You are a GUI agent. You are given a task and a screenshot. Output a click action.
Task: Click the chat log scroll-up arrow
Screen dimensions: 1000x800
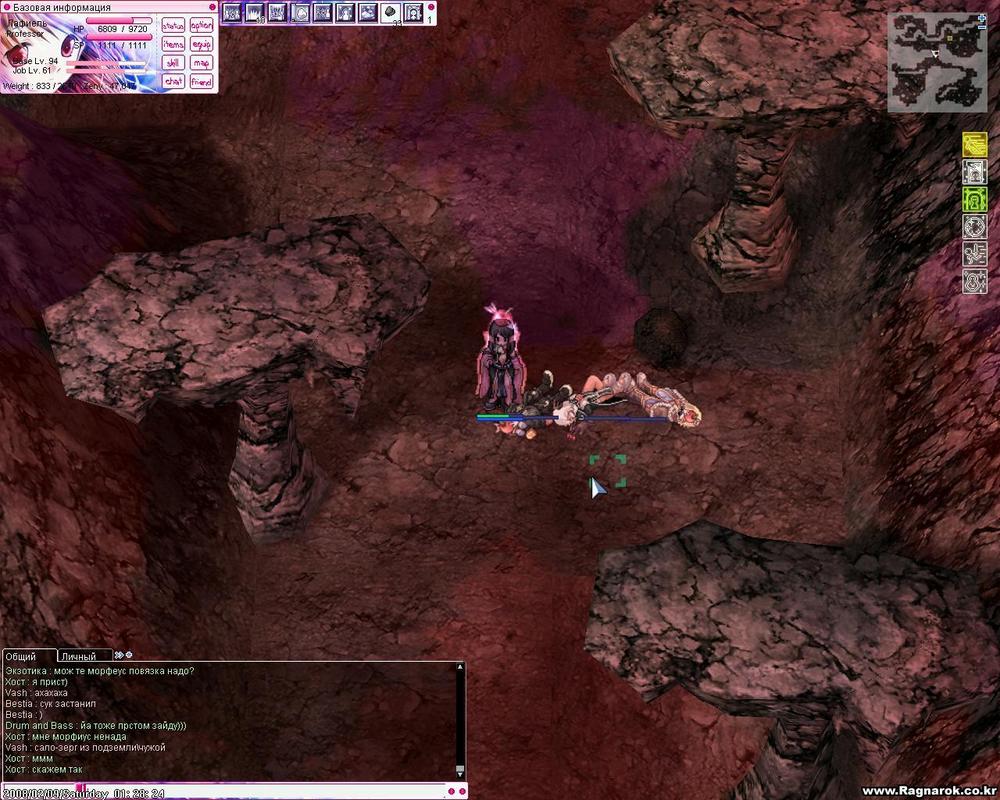coord(460,667)
